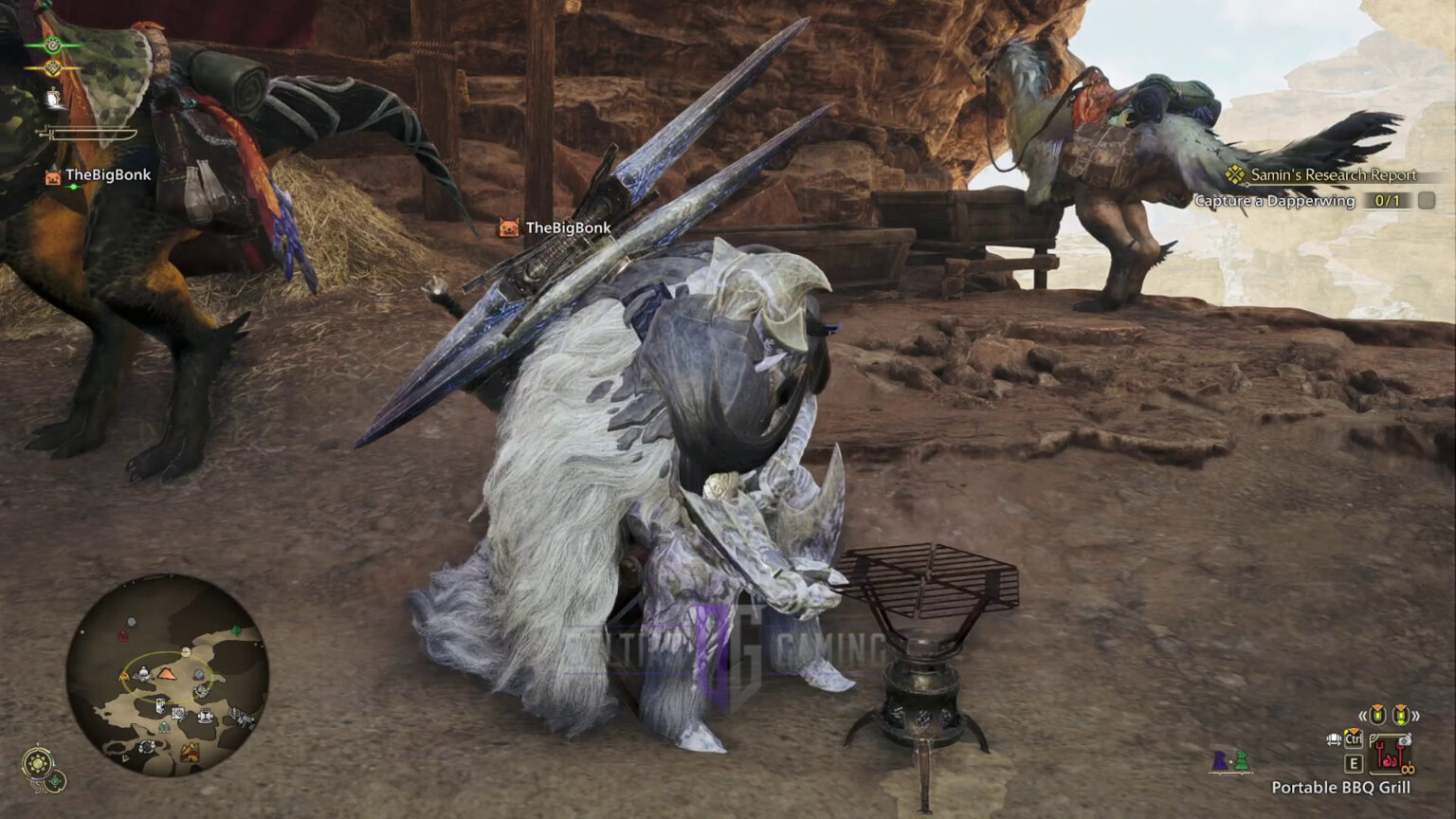Screen dimensions: 1456x819
Task: Click the right chevron to cycle items
Action: pos(1416,716)
